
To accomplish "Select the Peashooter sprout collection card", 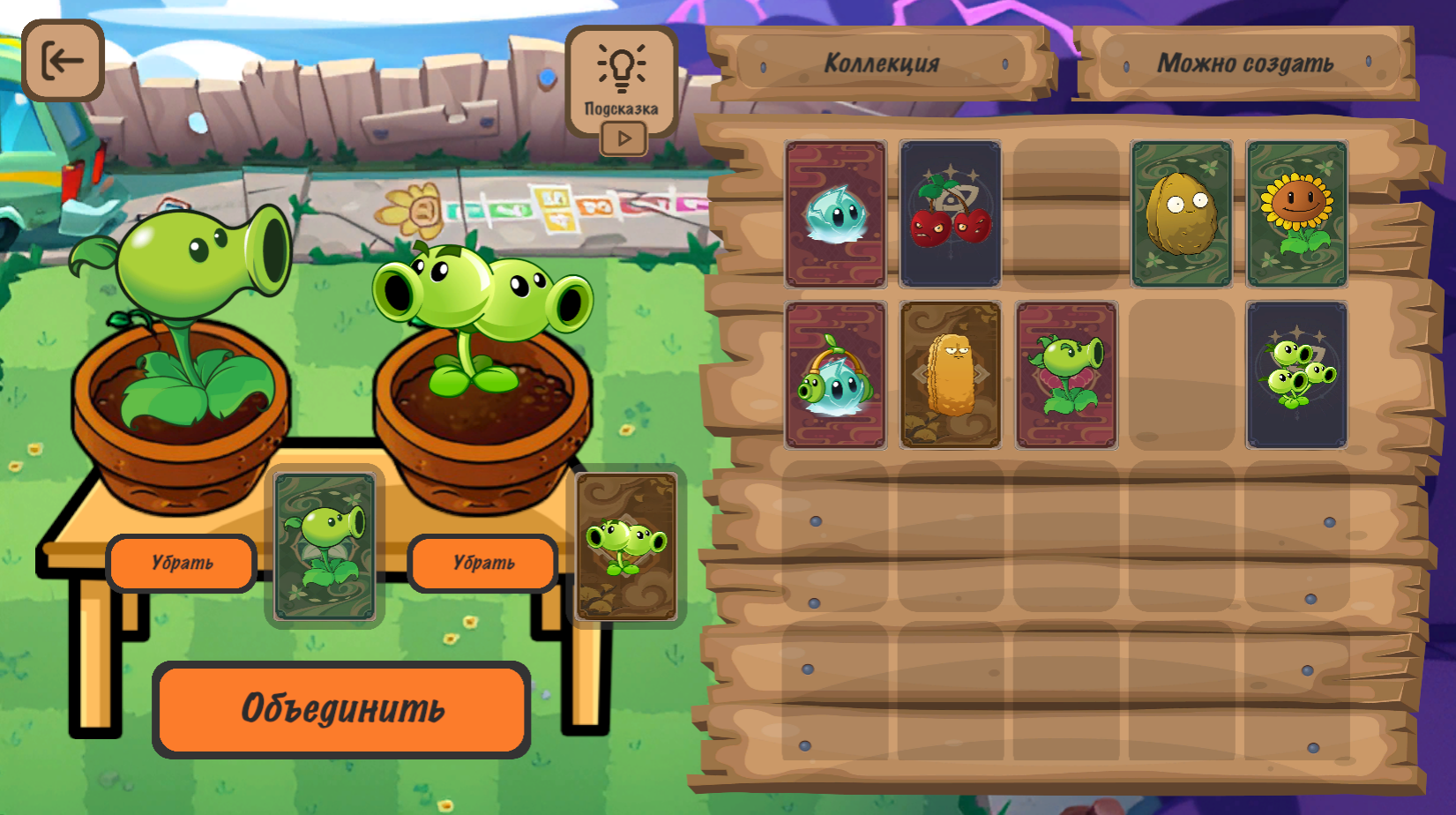I will (x=1065, y=373).
